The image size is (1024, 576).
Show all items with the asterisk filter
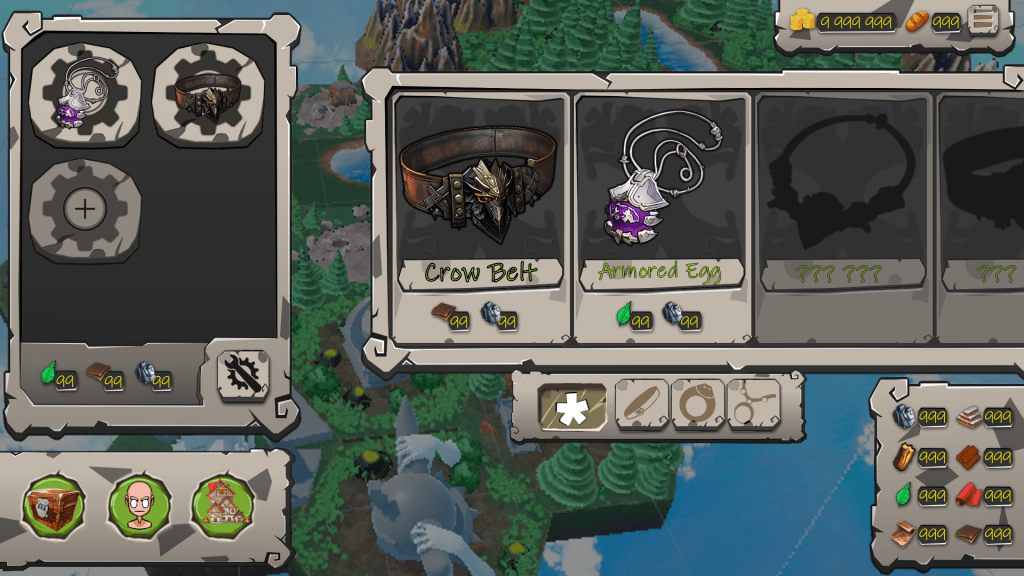(573, 408)
